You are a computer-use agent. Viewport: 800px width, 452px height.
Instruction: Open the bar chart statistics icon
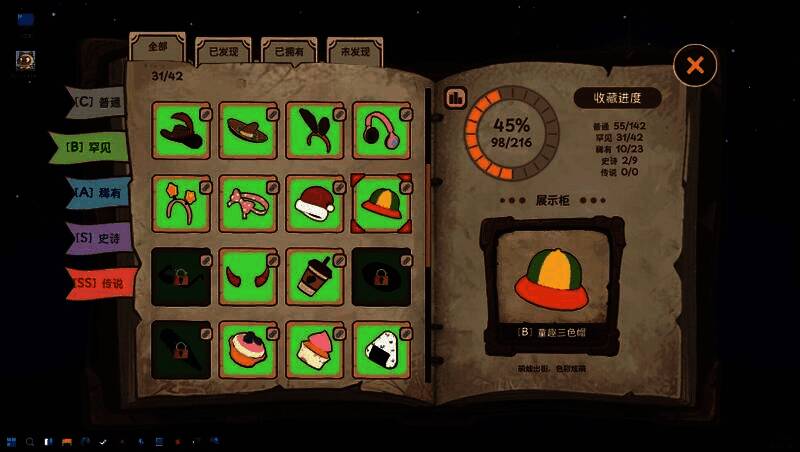coord(456,97)
